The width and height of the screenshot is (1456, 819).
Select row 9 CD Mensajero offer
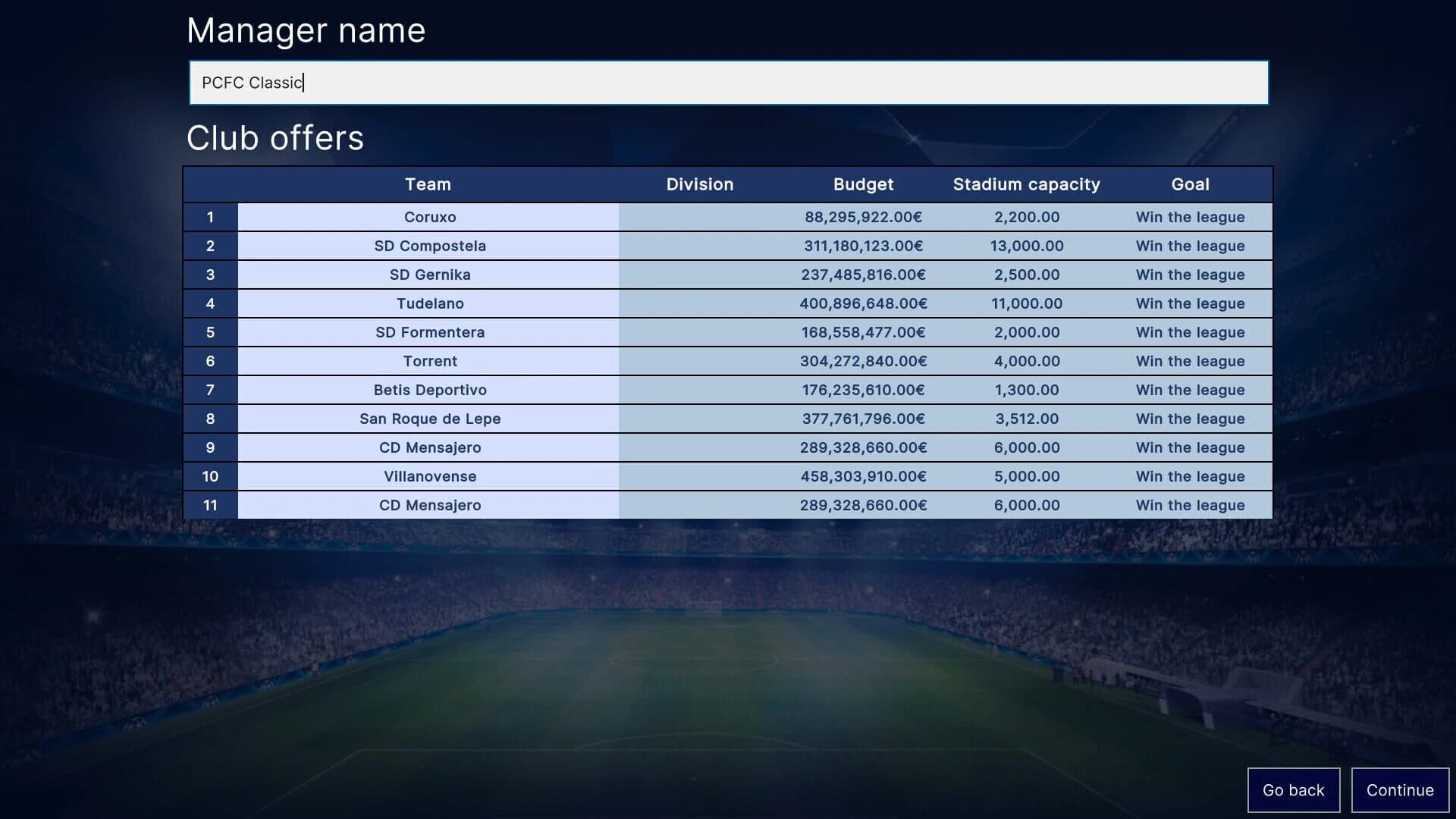[x=428, y=447]
